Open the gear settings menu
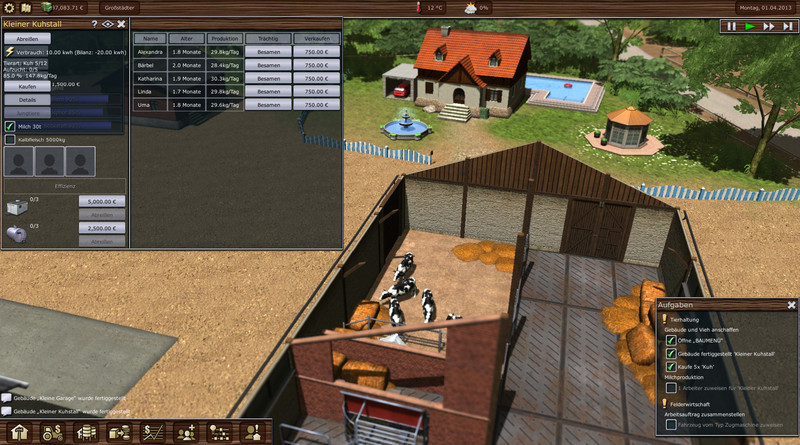The image size is (800, 445). (x=10, y=8)
